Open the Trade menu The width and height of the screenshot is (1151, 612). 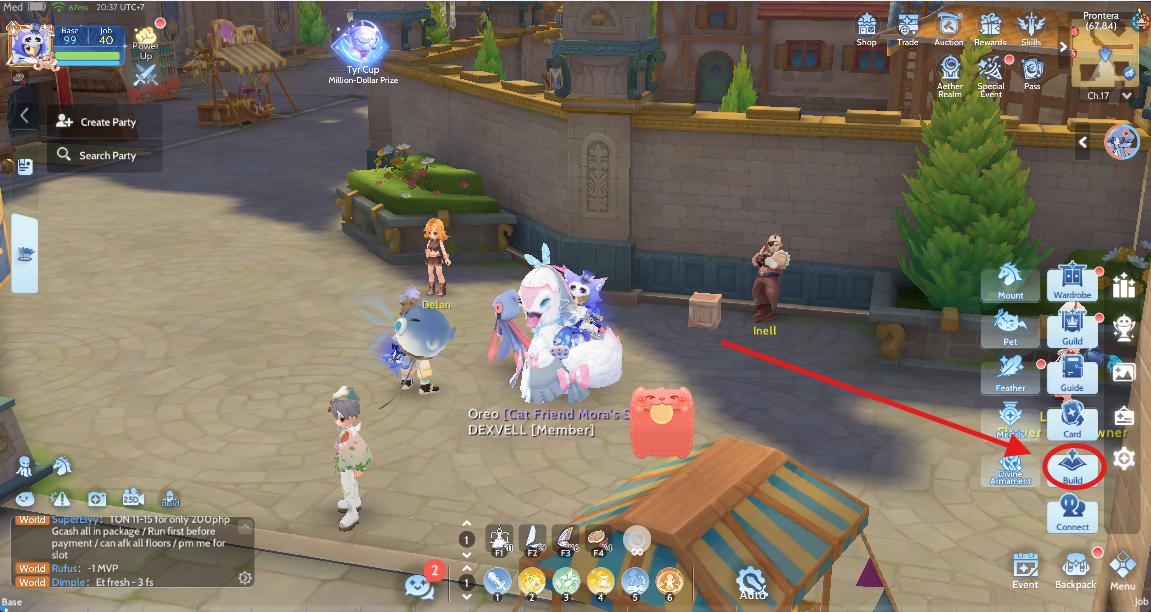click(x=908, y=27)
